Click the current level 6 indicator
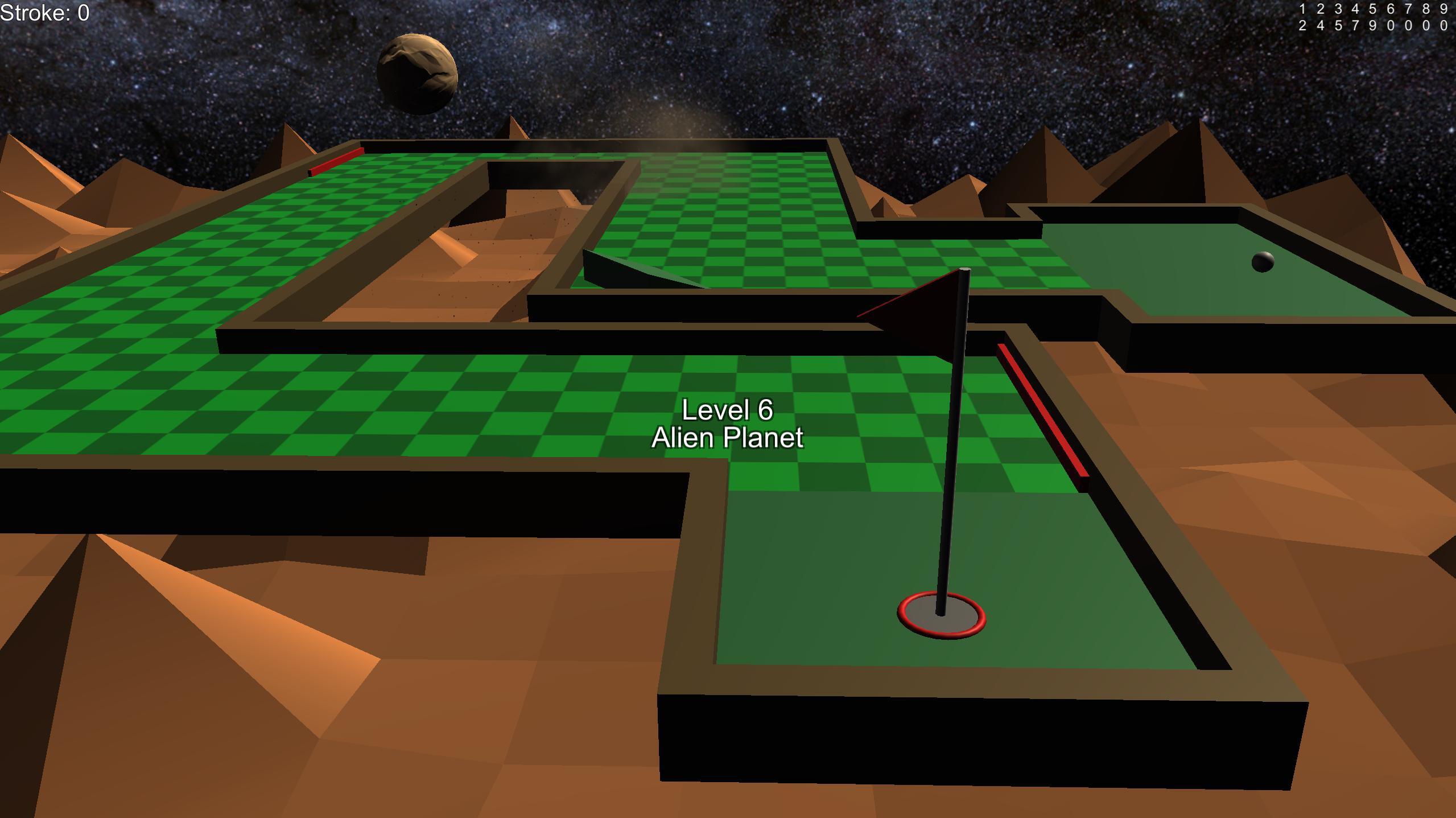Viewport: 1456px width, 818px height. pos(1391,9)
